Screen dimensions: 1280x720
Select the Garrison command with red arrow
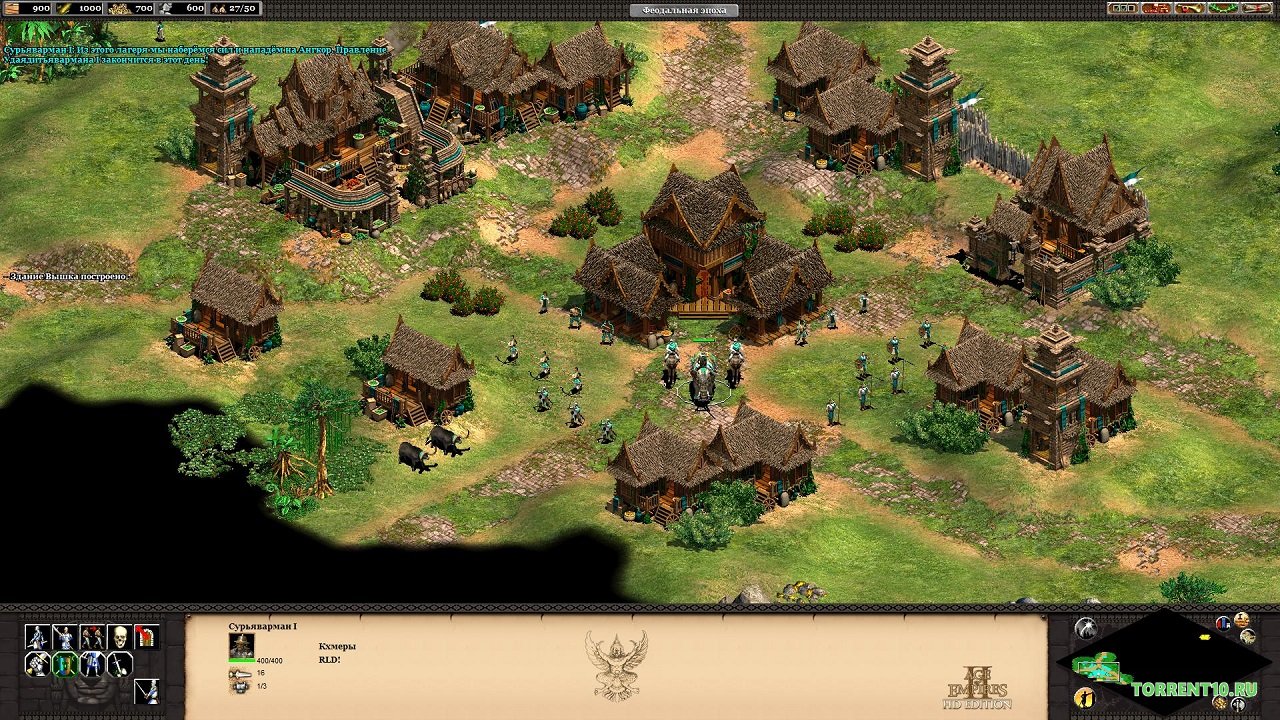[x=146, y=637]
